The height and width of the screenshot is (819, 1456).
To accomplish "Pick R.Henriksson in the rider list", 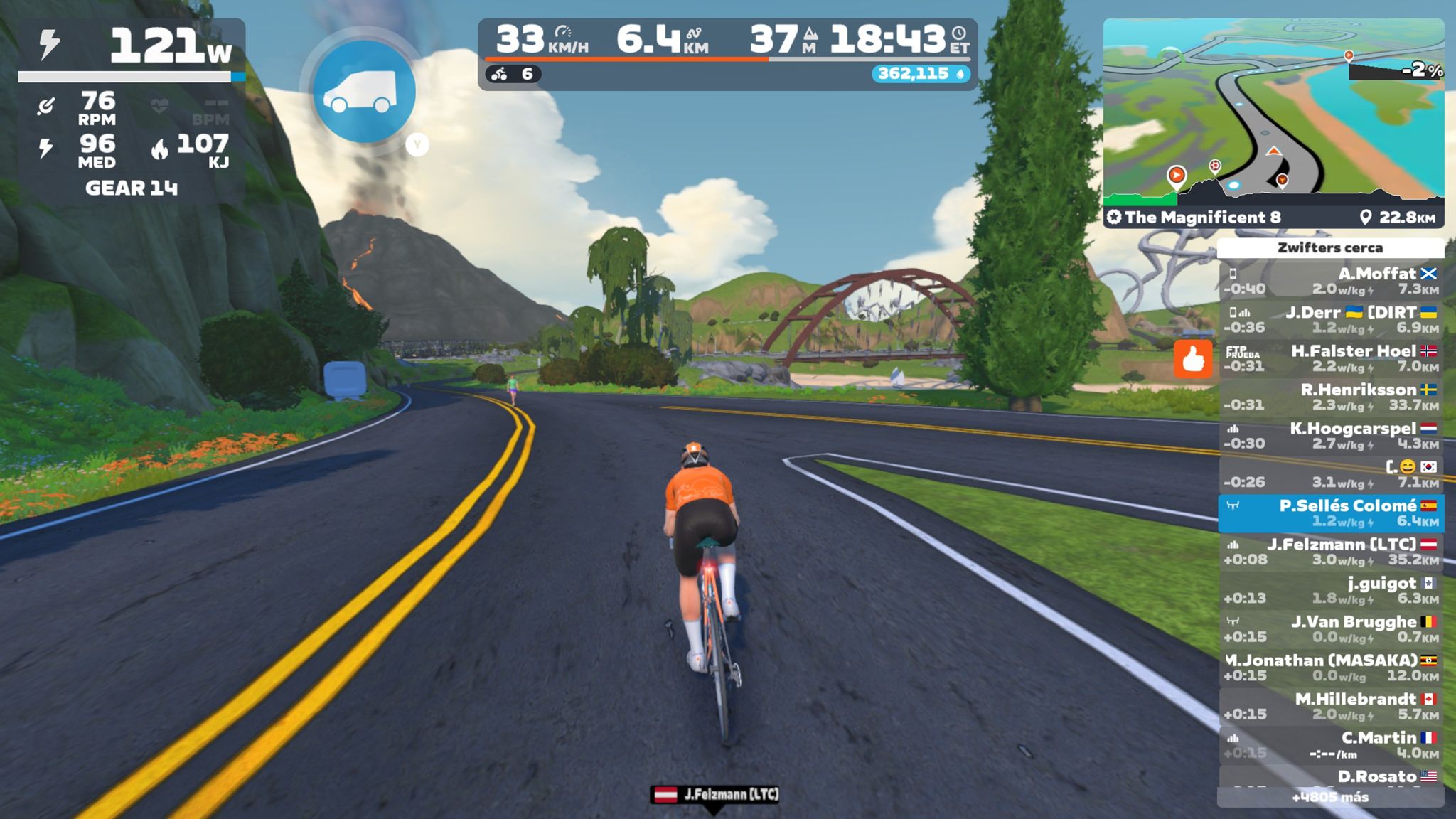I will (x=1331, y=397).
